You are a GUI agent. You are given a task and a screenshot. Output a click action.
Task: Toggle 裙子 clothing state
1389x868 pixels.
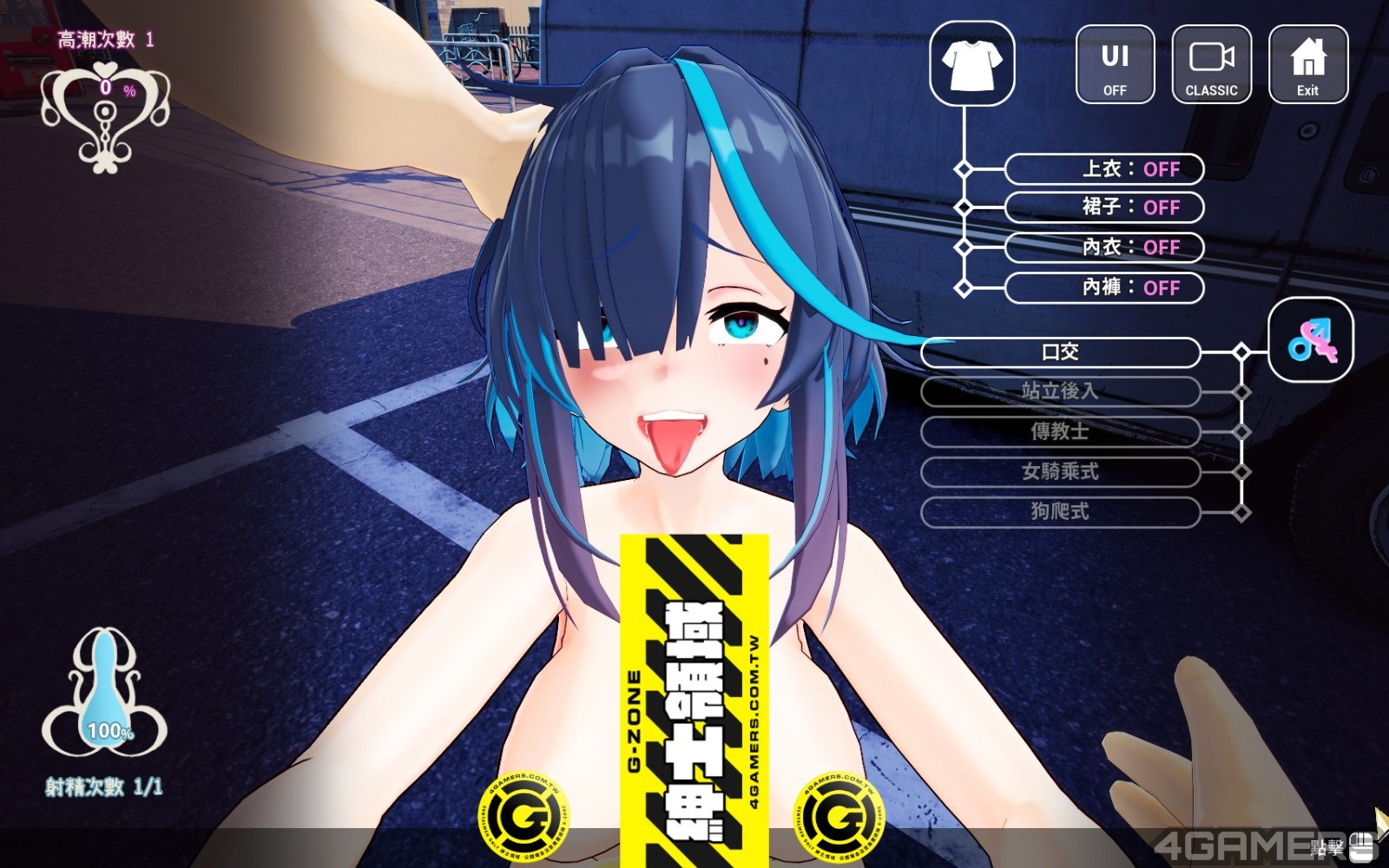point(1104,208)
